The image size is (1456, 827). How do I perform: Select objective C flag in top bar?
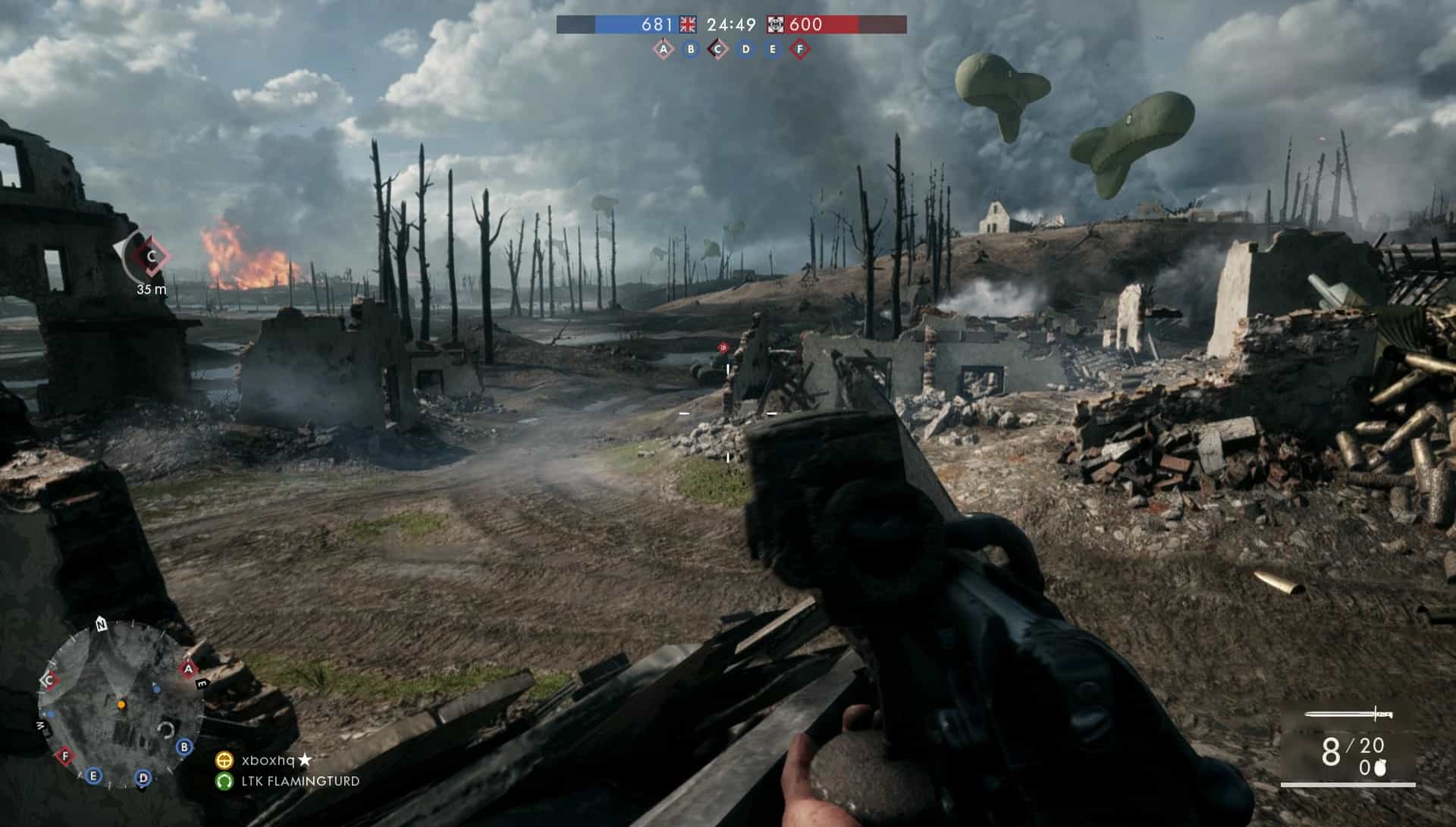(x=717, y=49)
